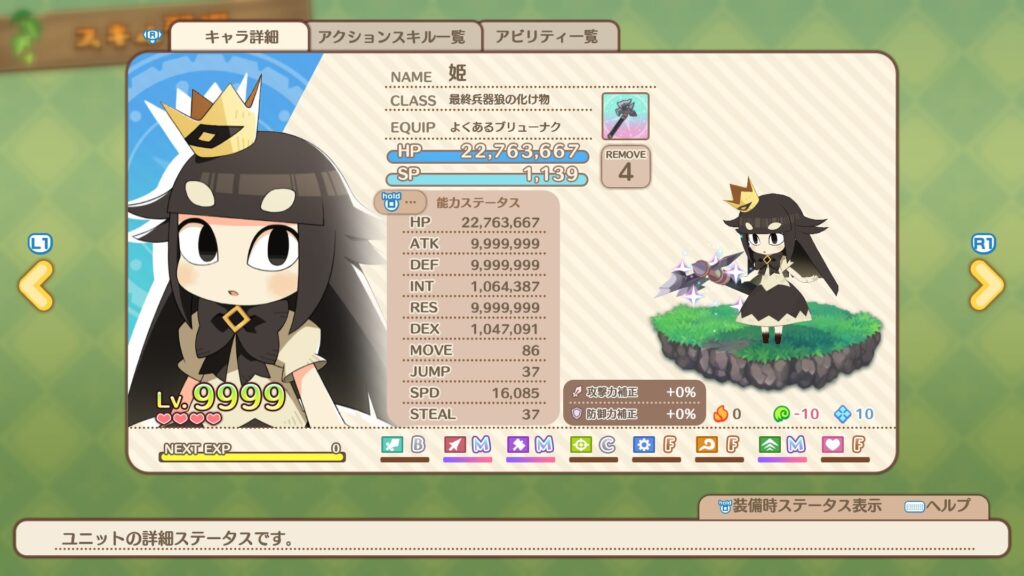Image resolution: width=1024 pixels, height=576 pixels.
Task: Select the キャラ詳細 tab
Action: tap(240, 37)
